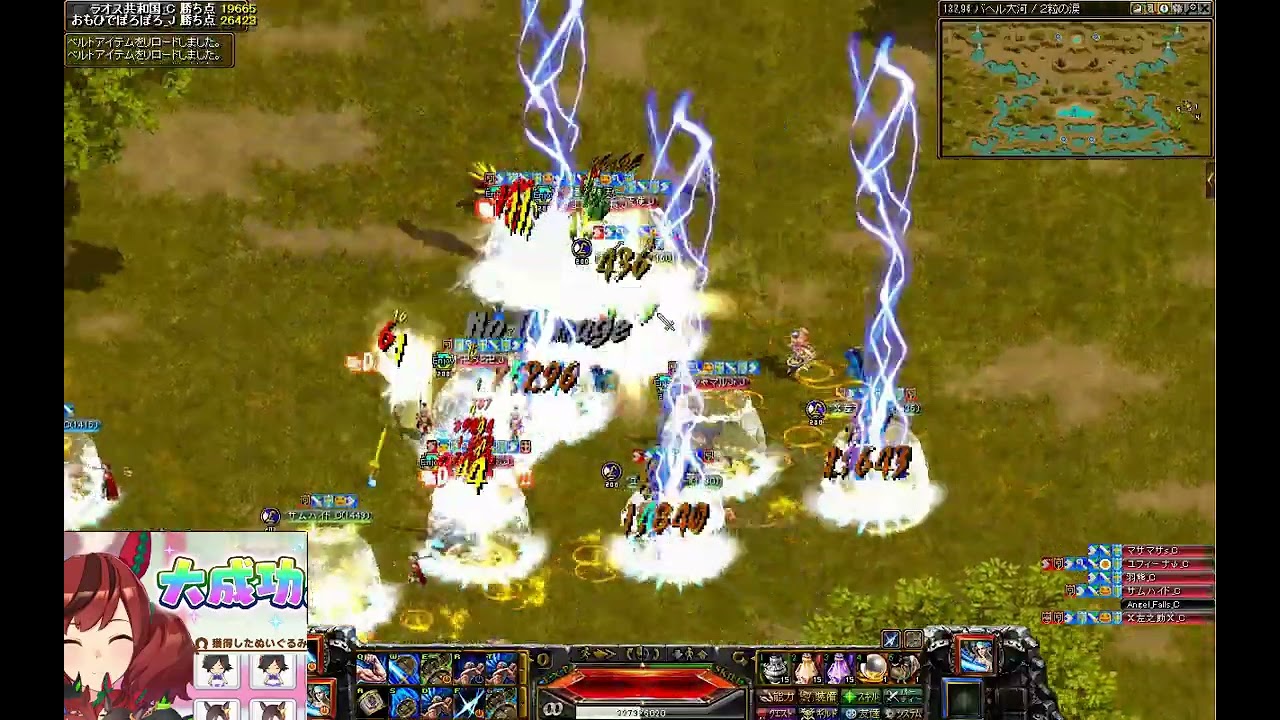The image size is (1280, 720).
Task: Open the クエスト menu
Action: [x=778, y=714]
